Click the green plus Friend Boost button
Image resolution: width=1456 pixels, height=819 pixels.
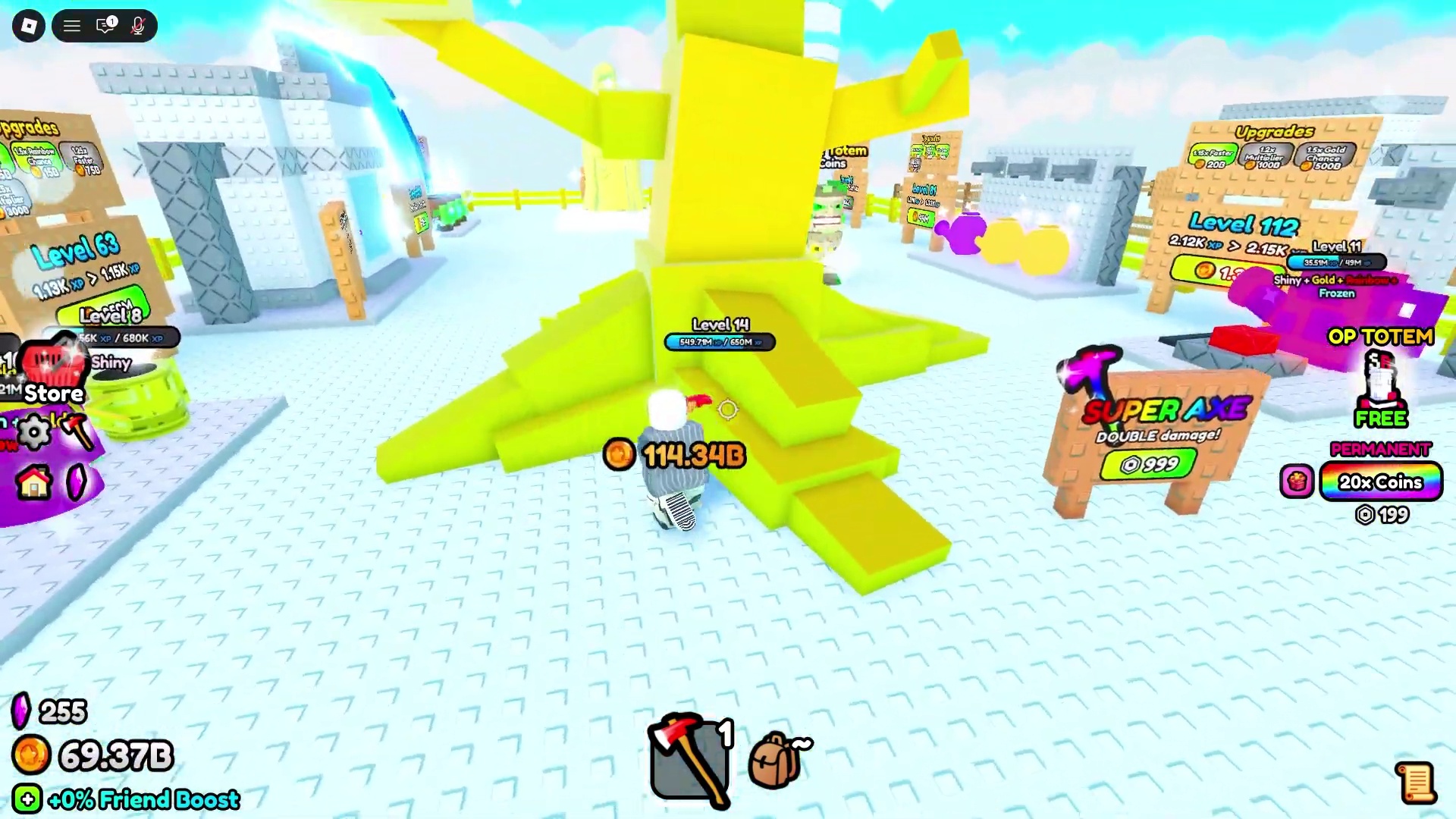(x=27, y=799)
